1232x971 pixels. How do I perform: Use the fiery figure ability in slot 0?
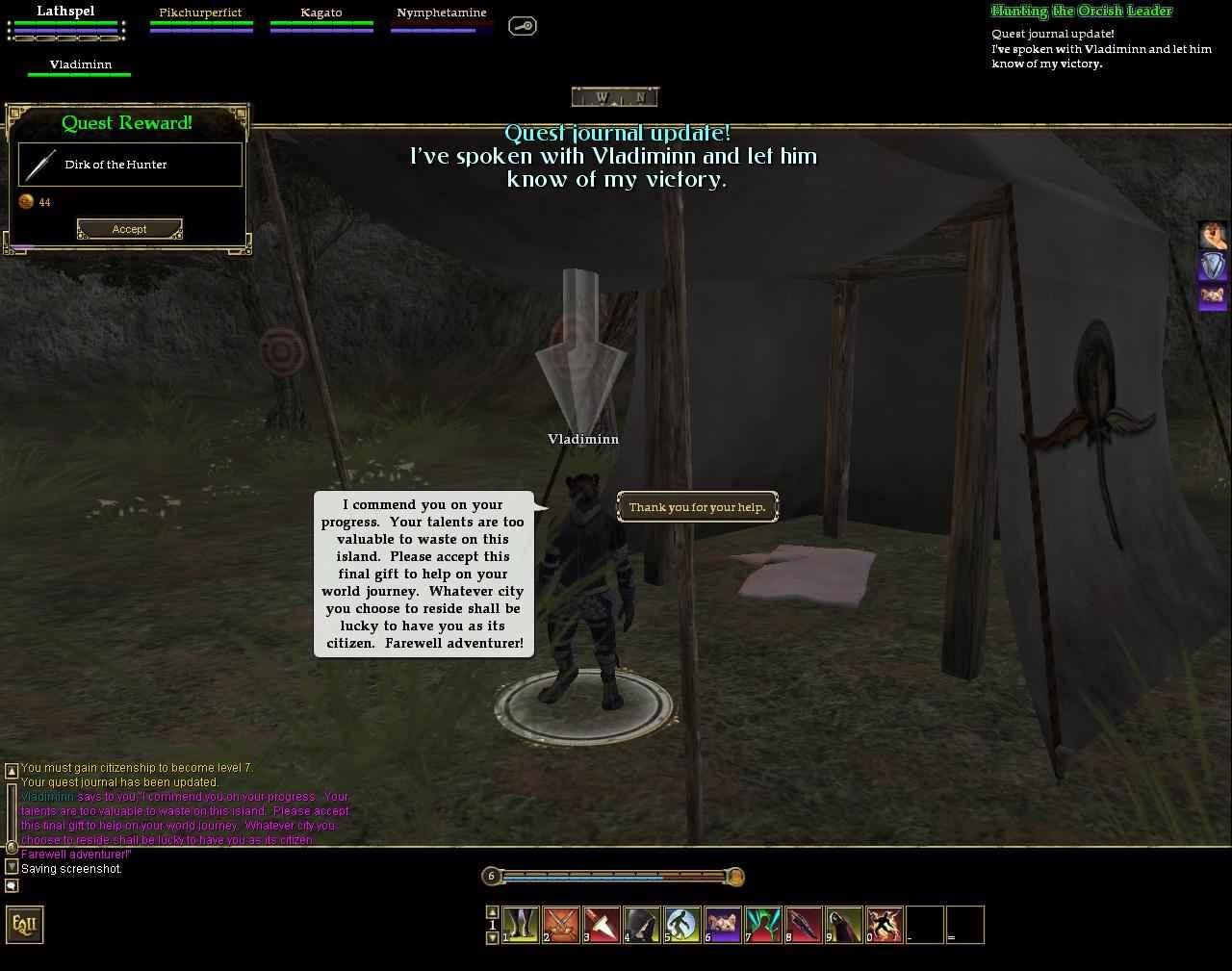pyautogui.click(x=884, y=925)
